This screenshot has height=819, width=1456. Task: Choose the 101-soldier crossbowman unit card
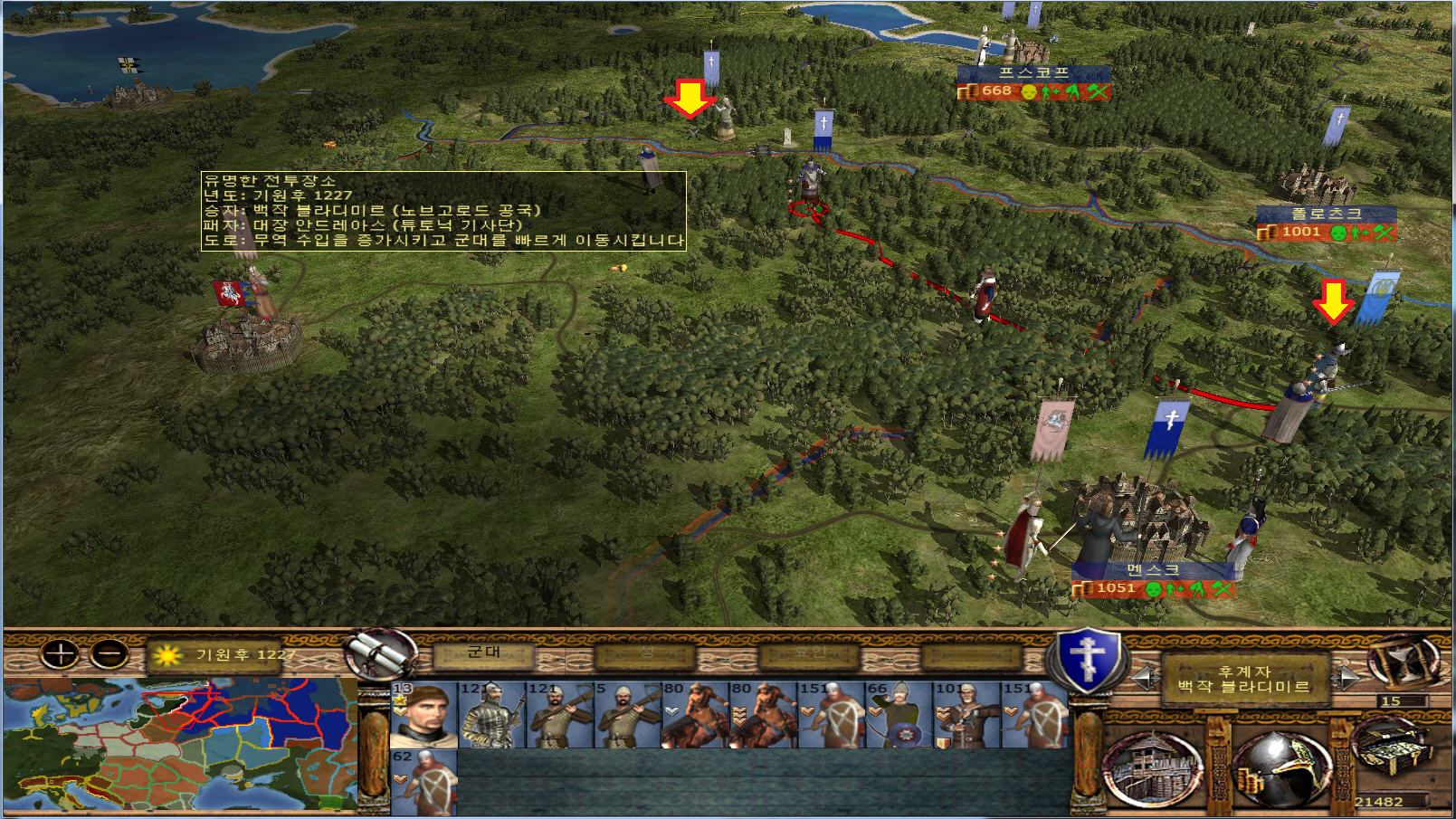[x=966, y=715]
